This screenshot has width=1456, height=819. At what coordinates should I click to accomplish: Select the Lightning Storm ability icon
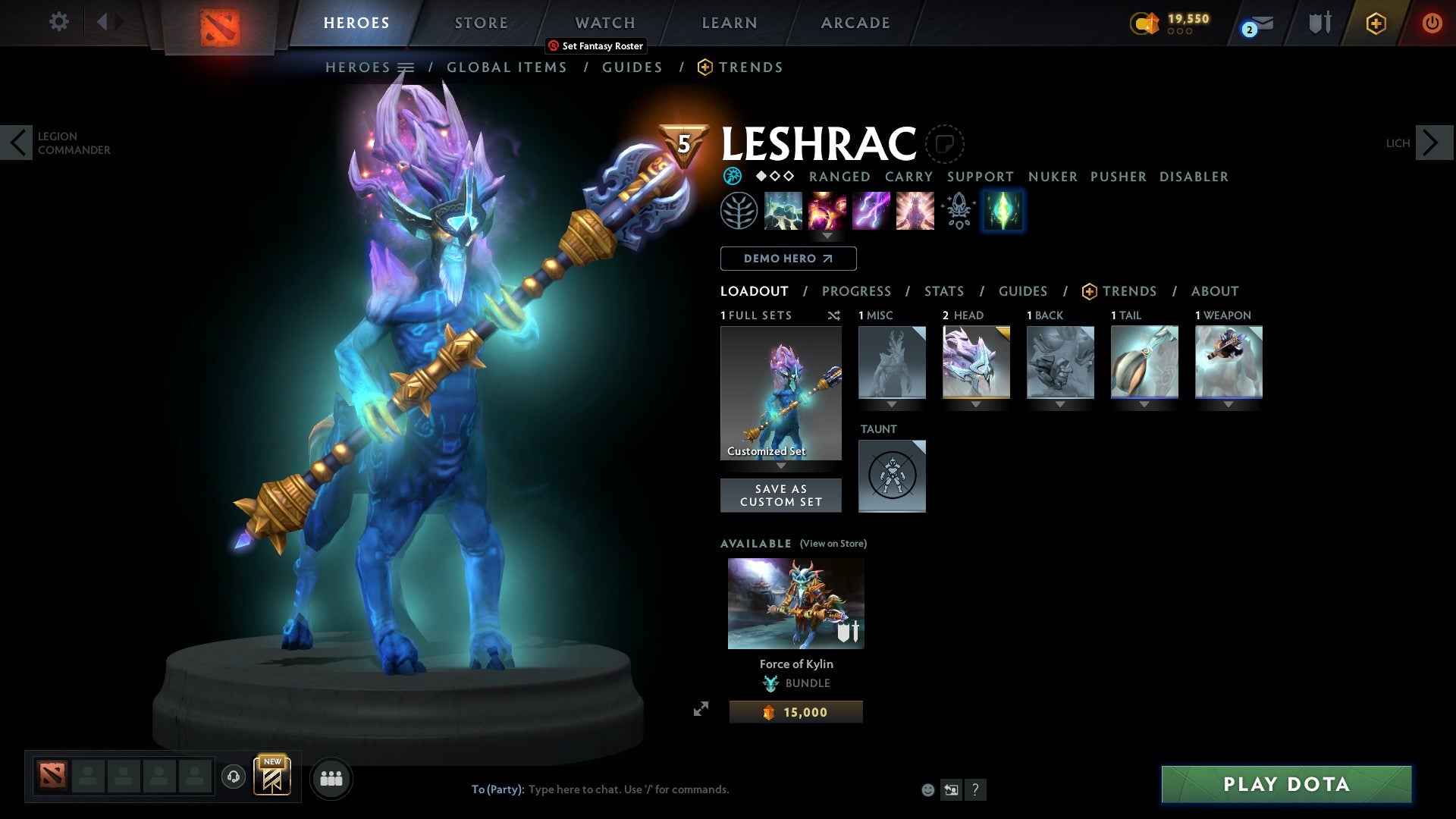[x=871, y=211]
